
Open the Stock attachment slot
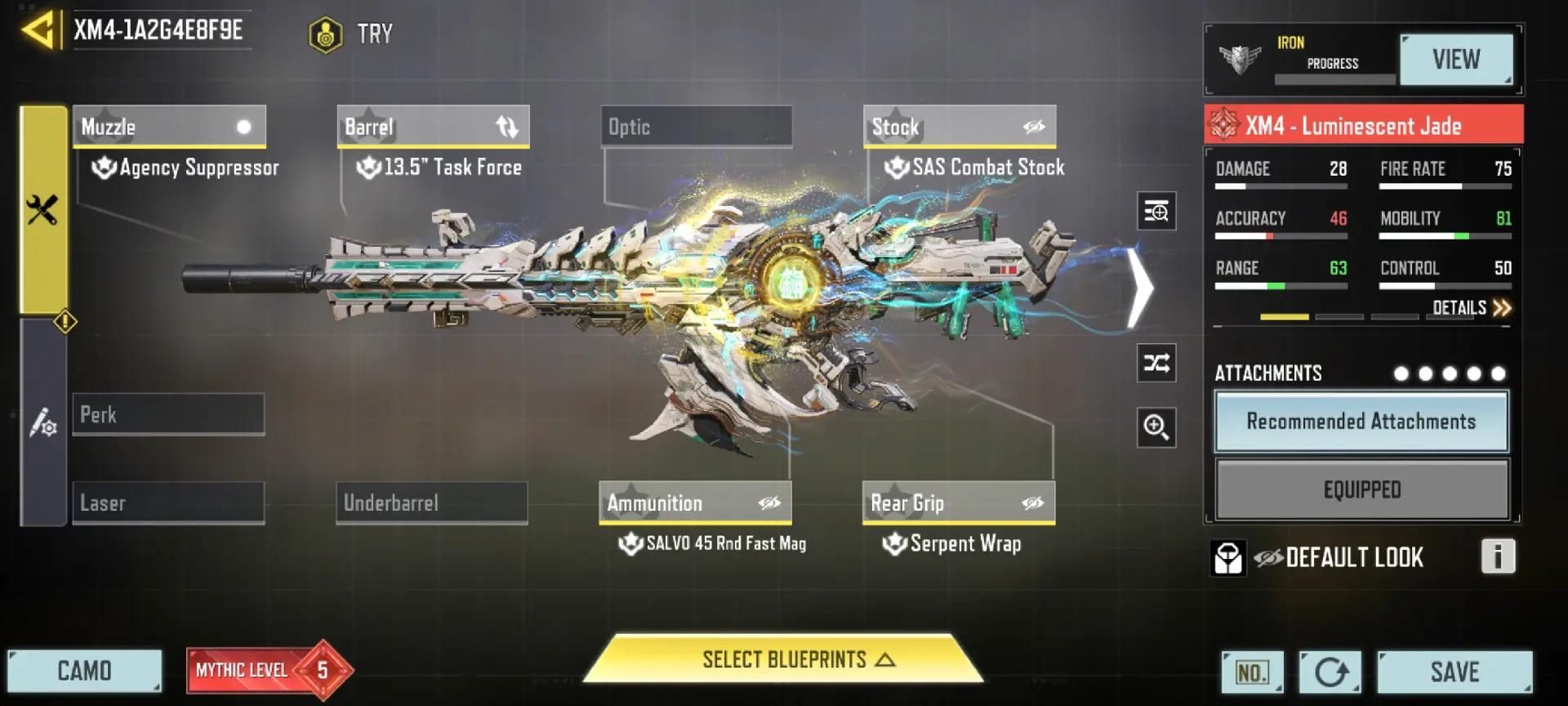pos(959,127)
